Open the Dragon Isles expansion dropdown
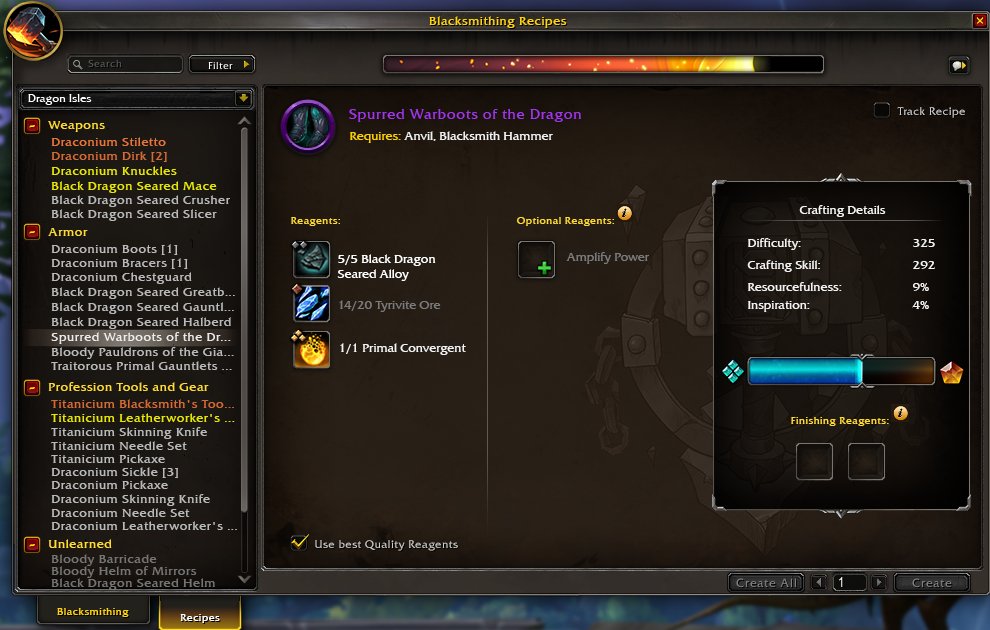Screen dimensions: 990x630 tap(137, 98)
